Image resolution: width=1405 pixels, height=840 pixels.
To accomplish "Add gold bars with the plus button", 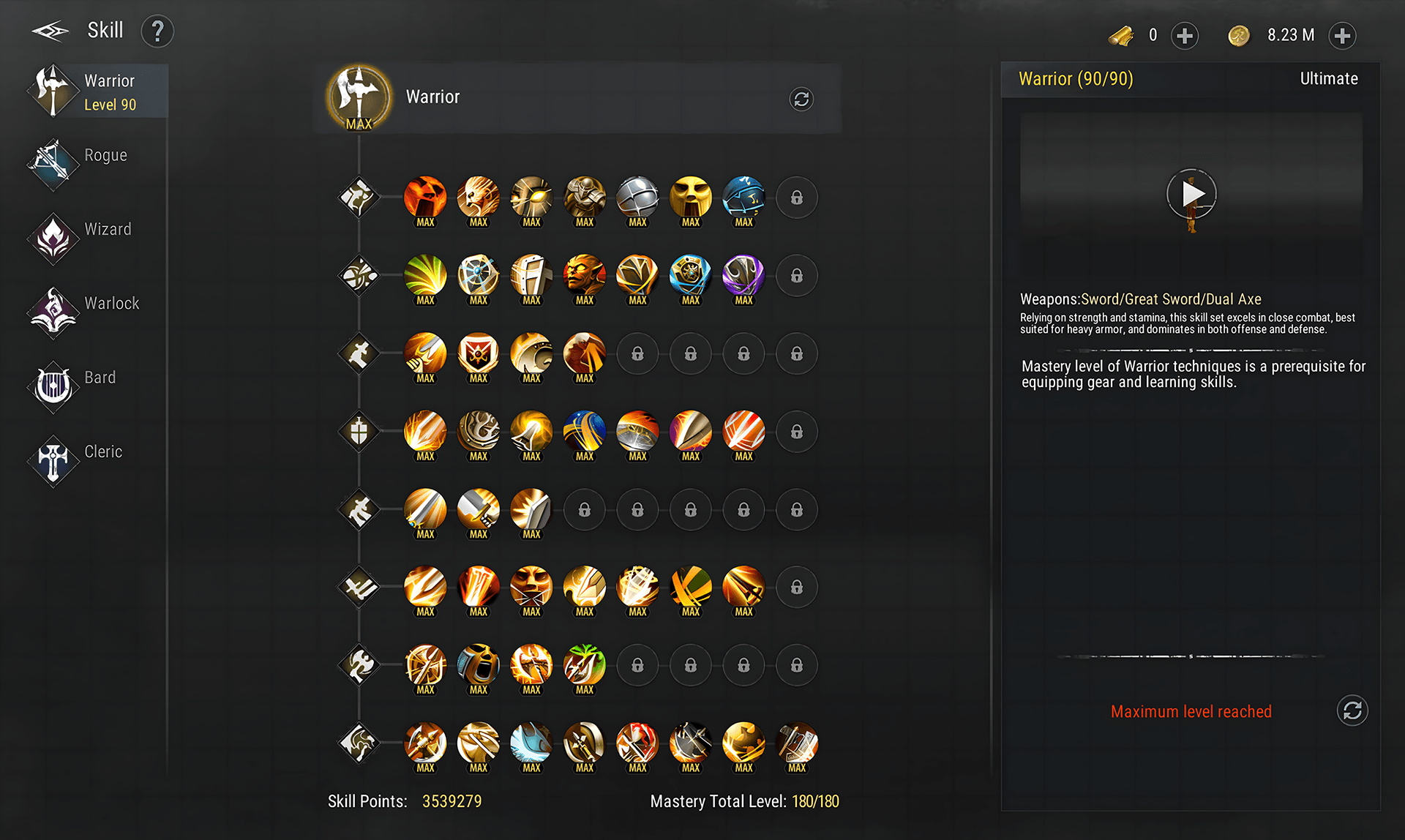I will click(x=1184, y=35).
